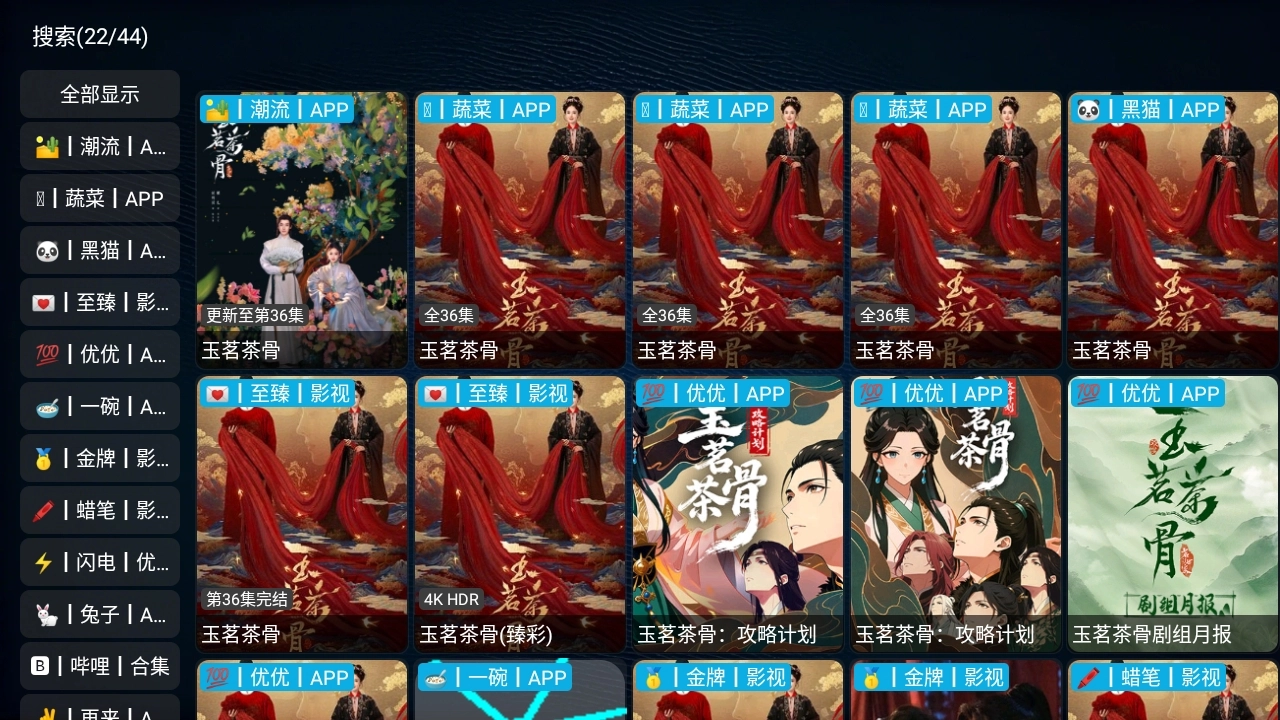Open the 更来 entry in the sidebar
Image resolution: width=1280 pixels, height=720 pixels.
pos(99,712)
